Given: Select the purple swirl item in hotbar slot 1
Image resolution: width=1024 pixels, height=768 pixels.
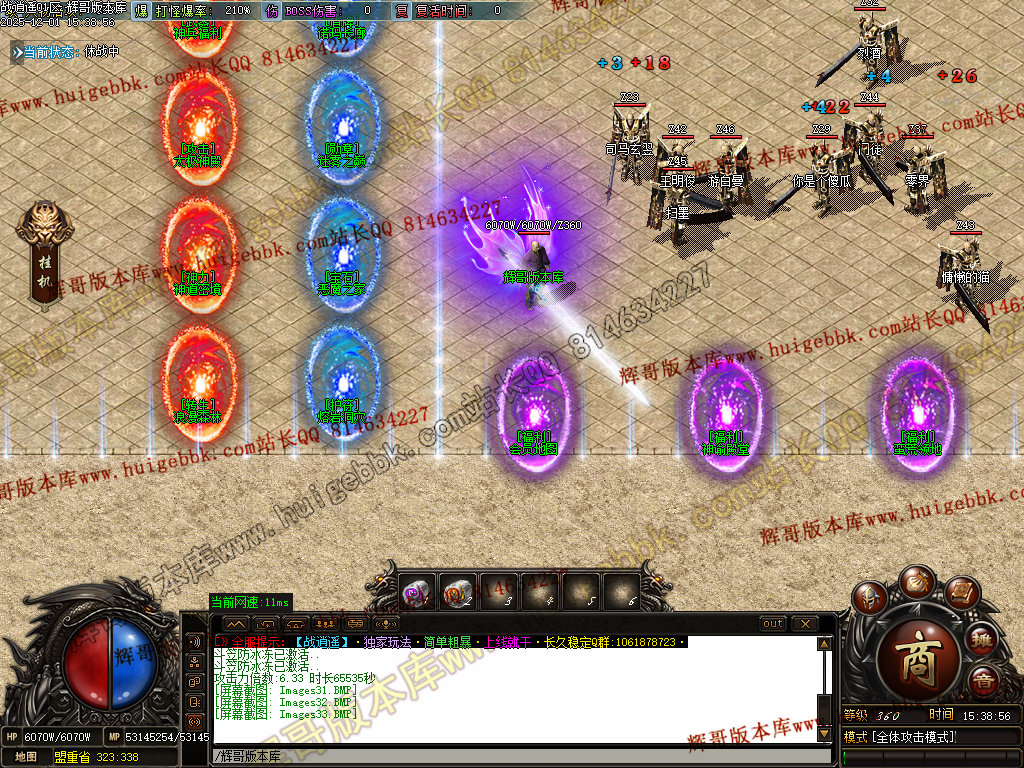Looking at the screenshot, I should click(417, 593).
